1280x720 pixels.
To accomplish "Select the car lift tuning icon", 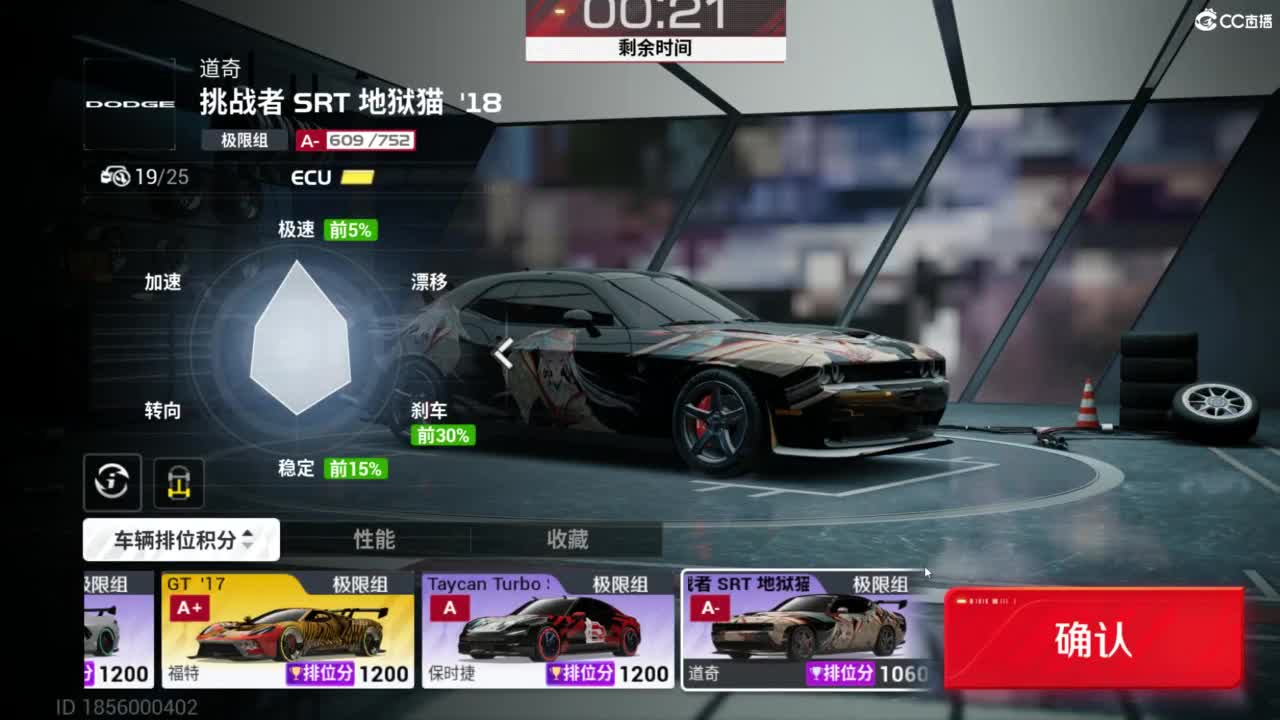I will click(178, 482).
